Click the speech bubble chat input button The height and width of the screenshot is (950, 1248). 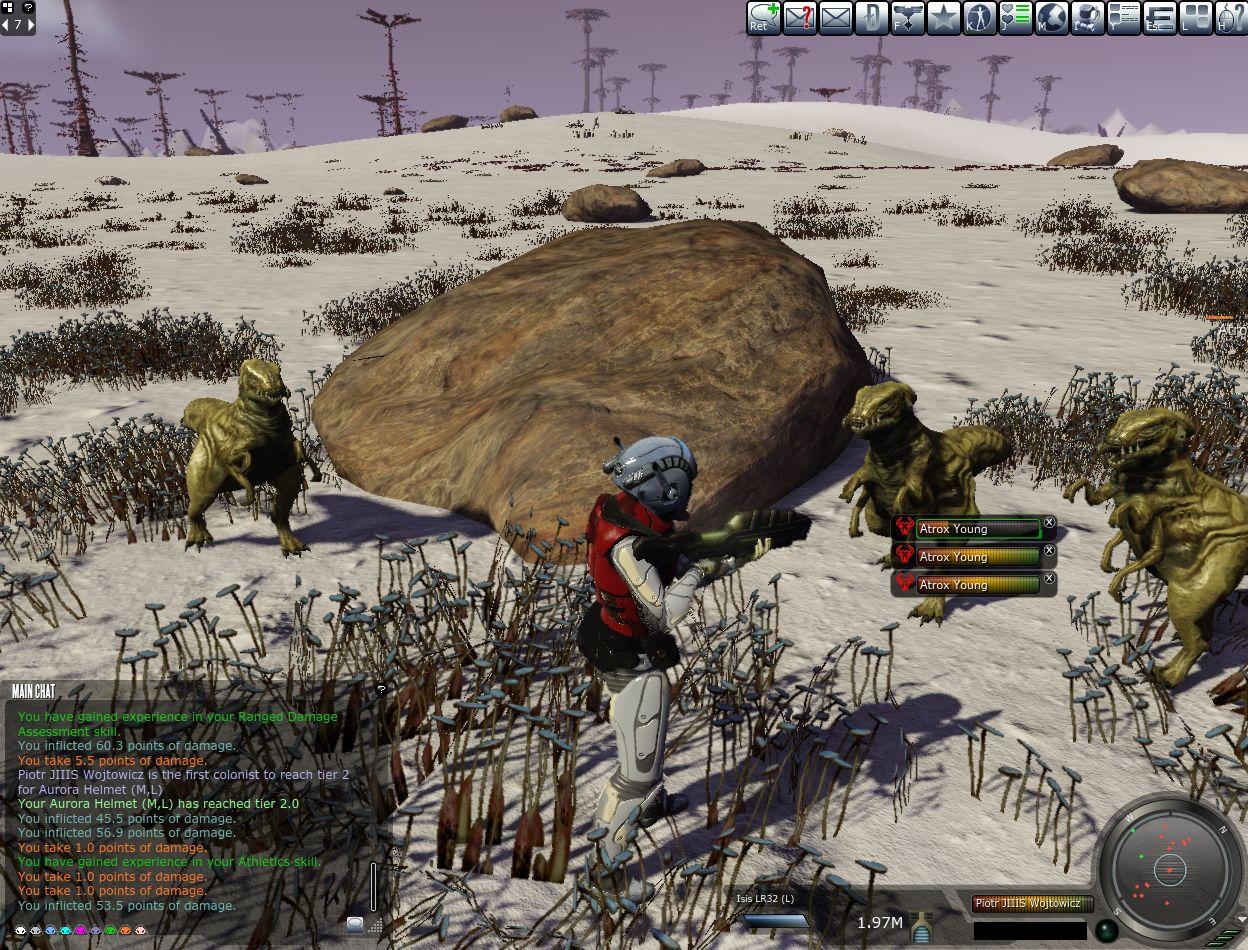click(355, 924)
